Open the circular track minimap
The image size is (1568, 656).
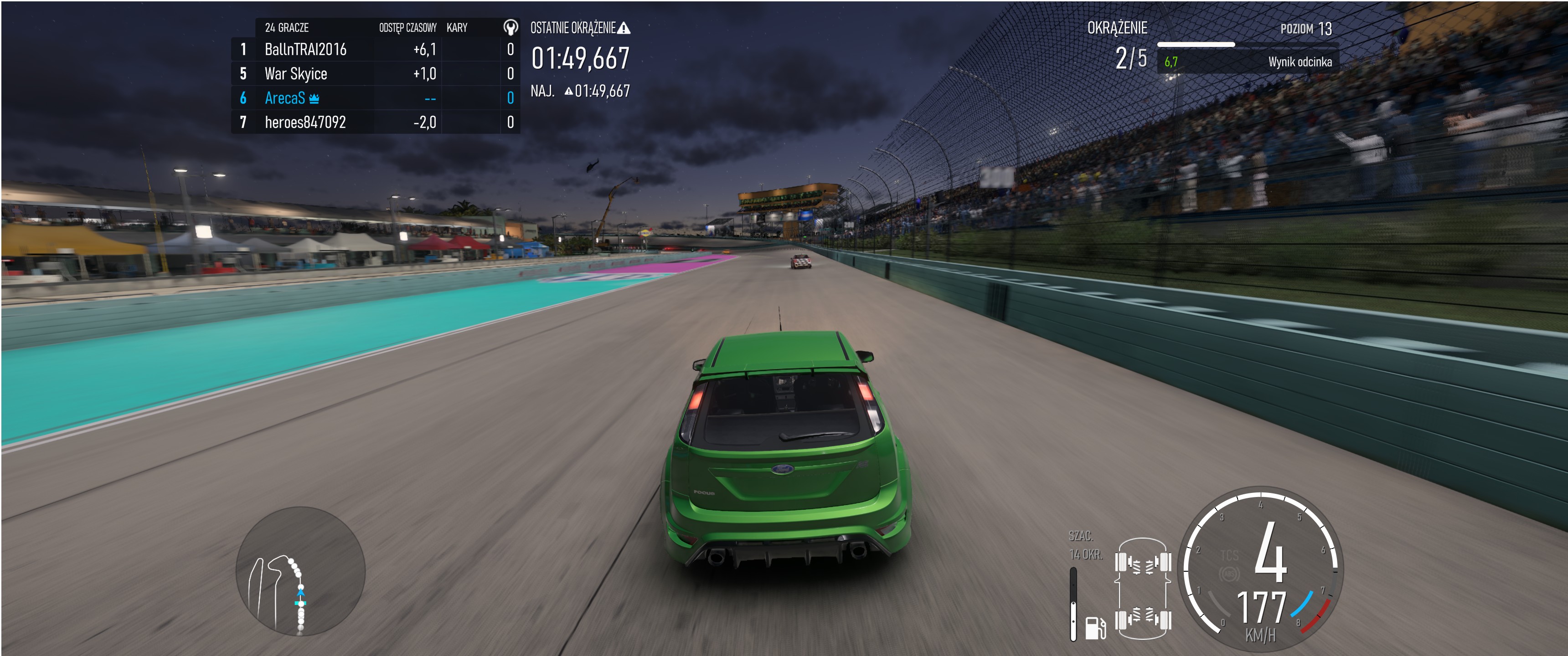(300, 571)
